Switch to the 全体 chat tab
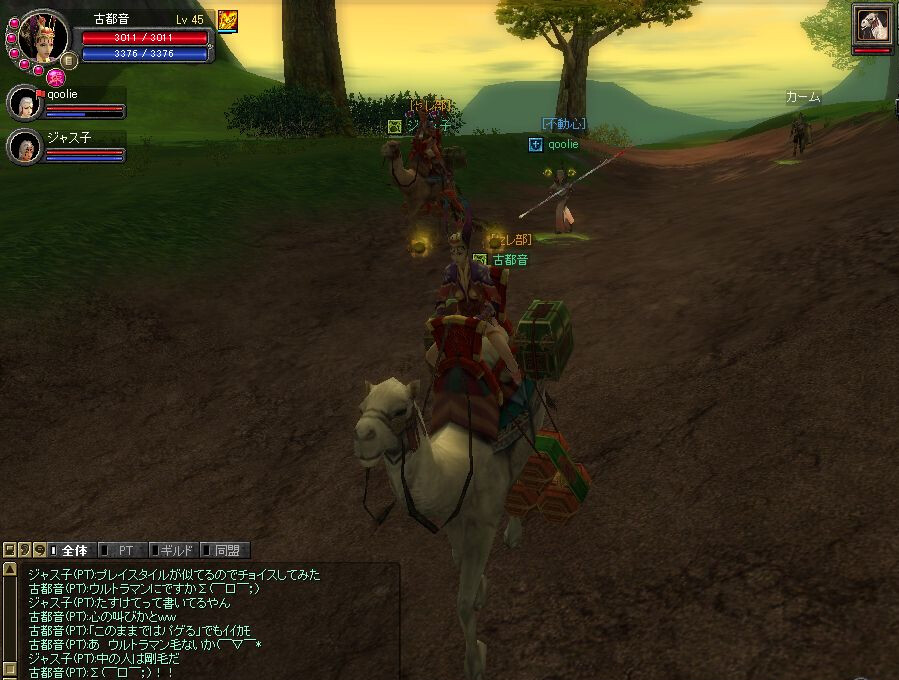Viewport: 899px width, 680px height. [x=74, y=550]
